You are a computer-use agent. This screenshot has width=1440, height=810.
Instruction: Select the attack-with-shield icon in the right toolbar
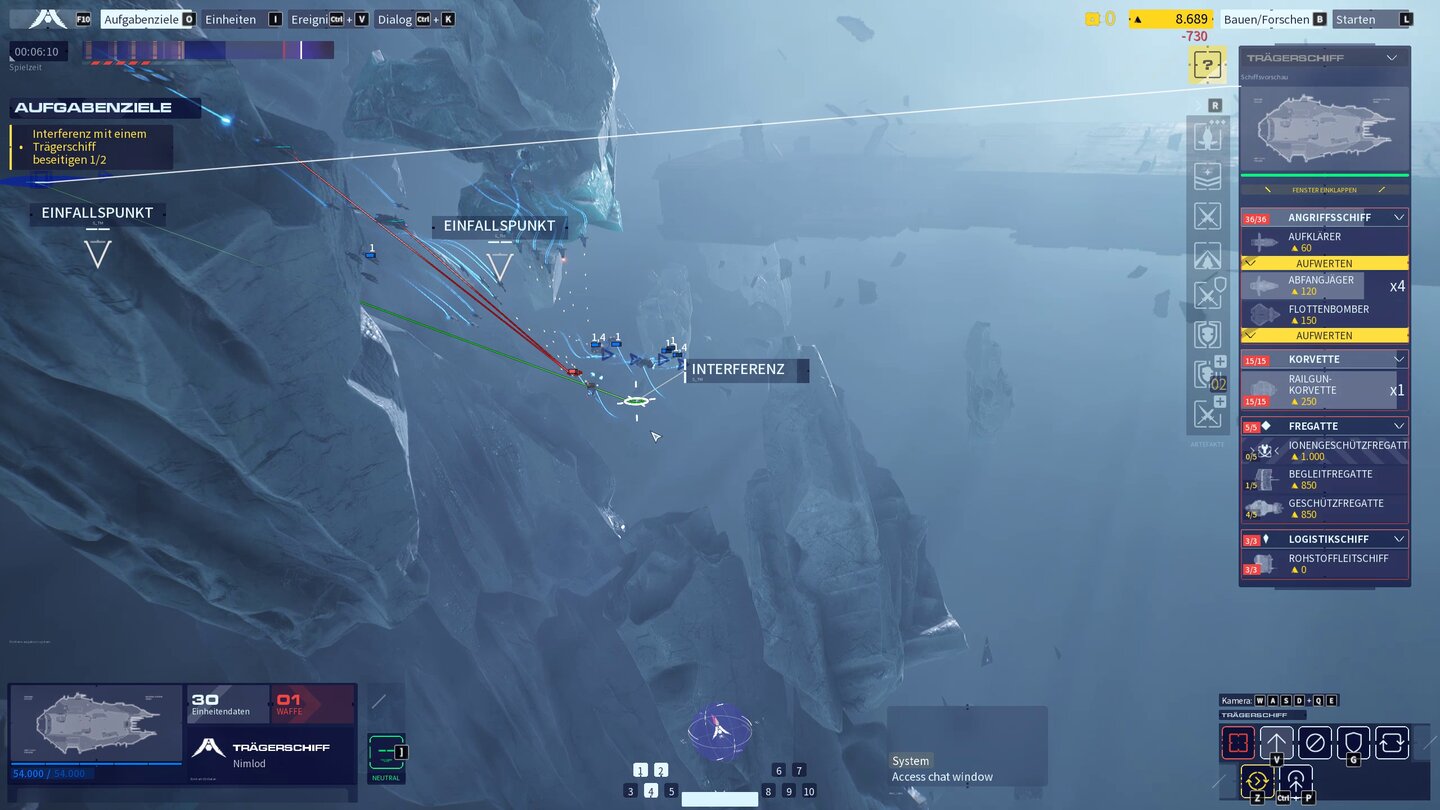point(1207,294)
